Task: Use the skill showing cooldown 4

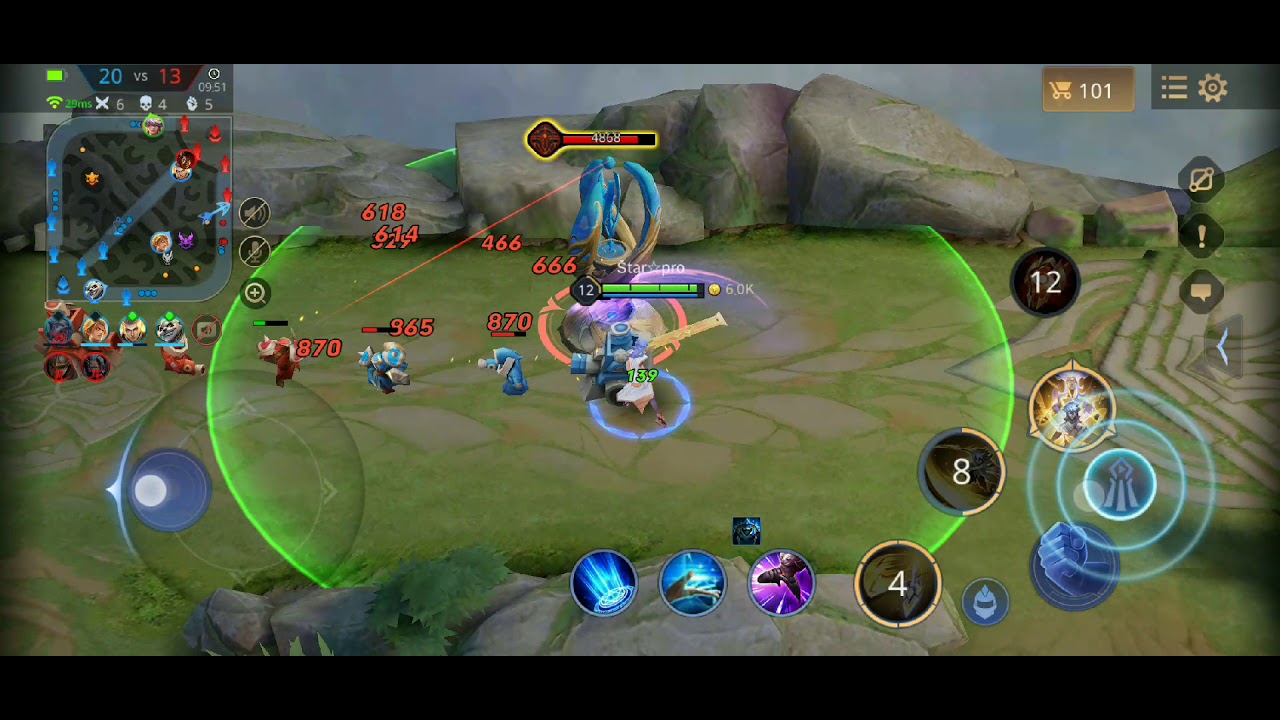Action: (x=897, y=584)
